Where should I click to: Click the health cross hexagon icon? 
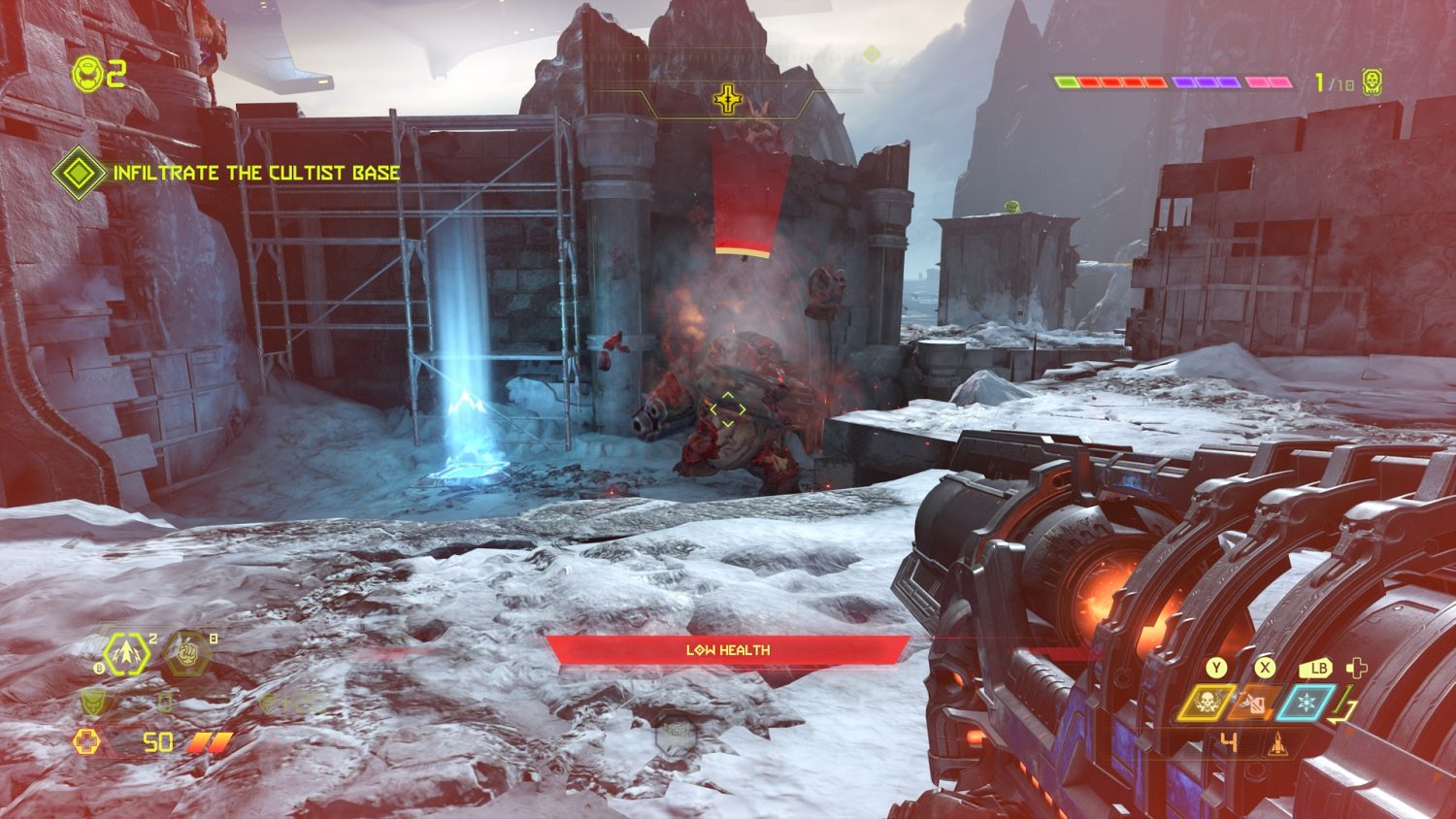coord(87,742)
